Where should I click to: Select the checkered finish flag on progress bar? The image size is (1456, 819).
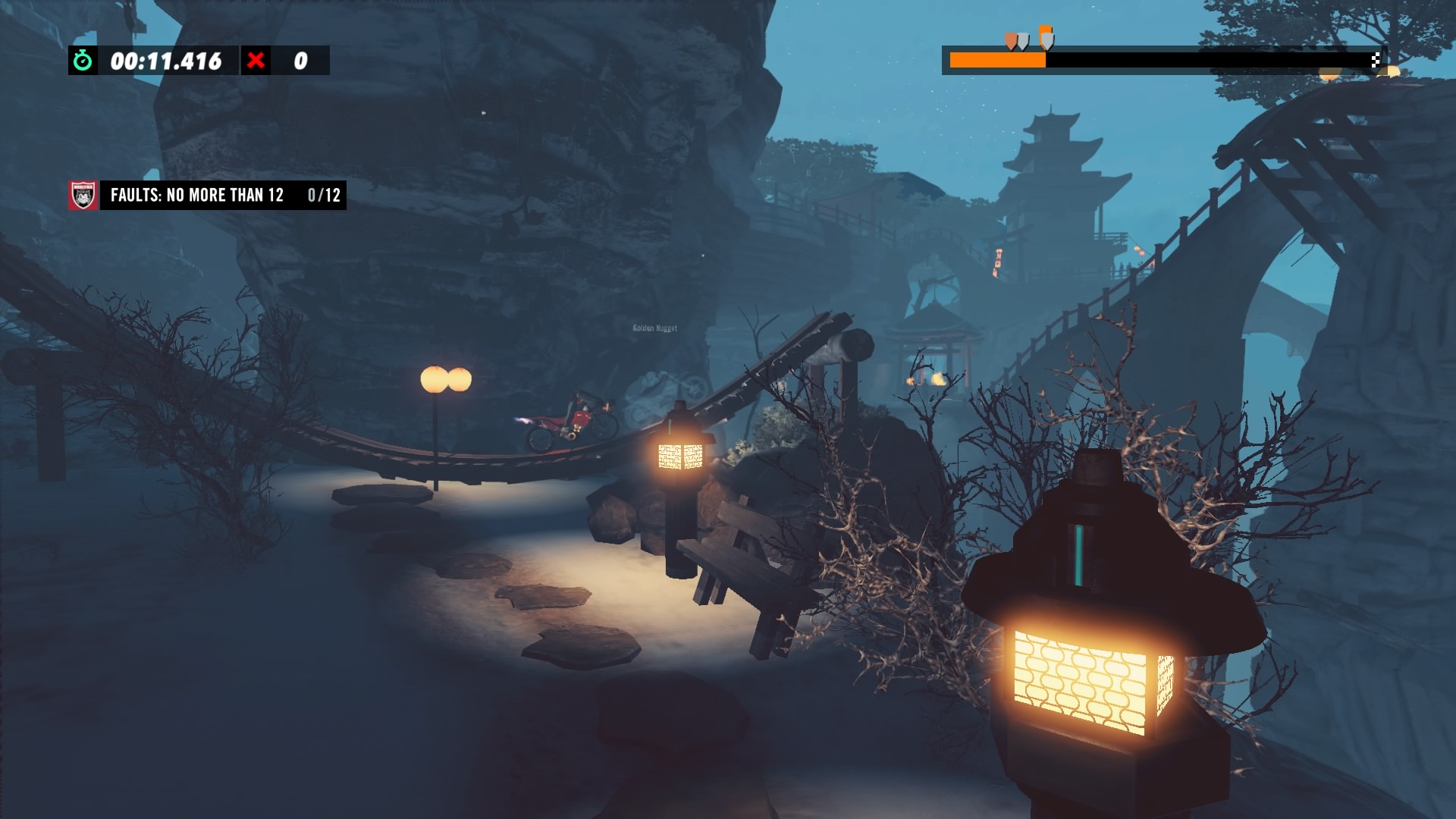1375,61
